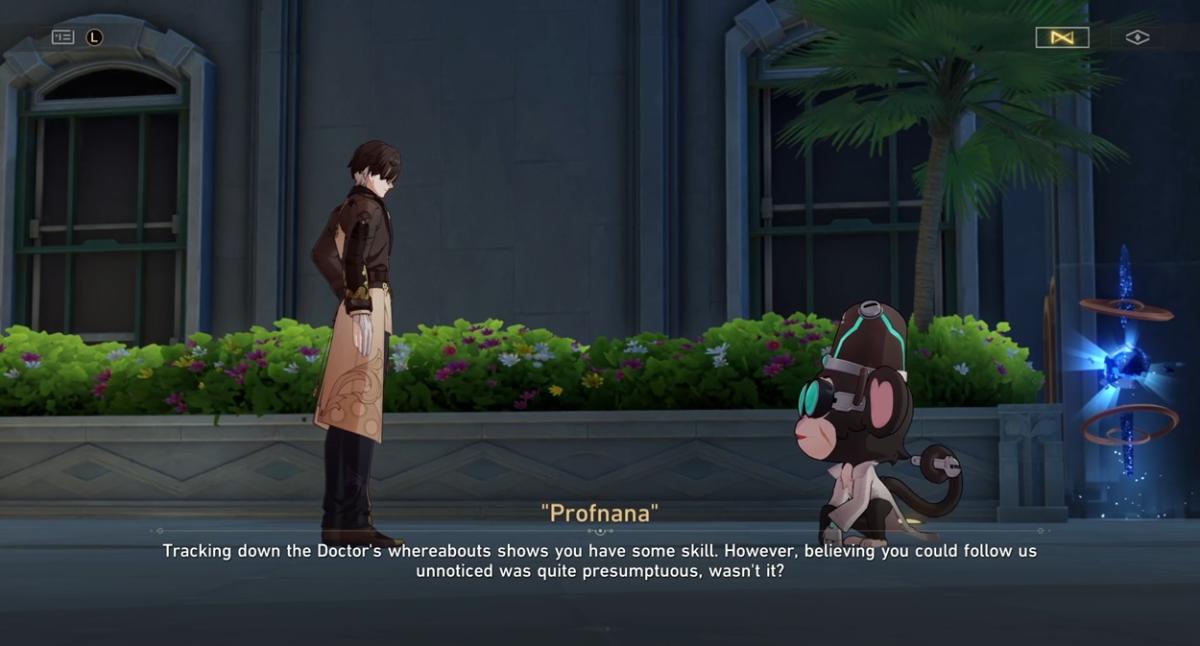This screenshot has height=646, width=1200.
Task: Hide the interface with the eye icon
Action: click(x=1137, y=38)
